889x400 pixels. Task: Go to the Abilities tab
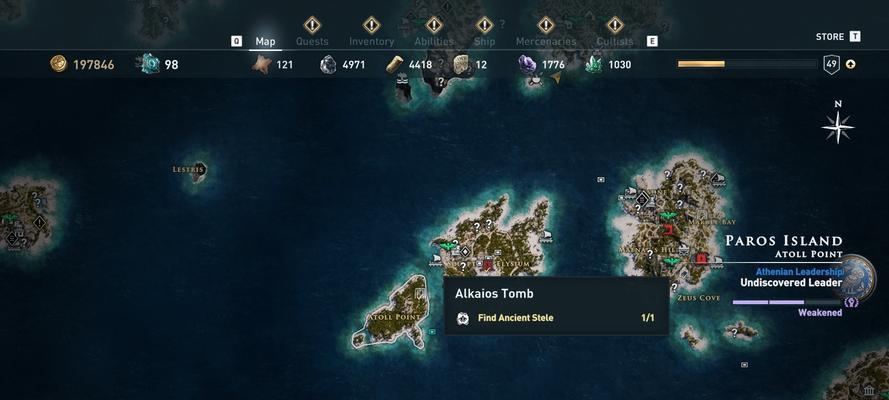(x=434, y=41)
